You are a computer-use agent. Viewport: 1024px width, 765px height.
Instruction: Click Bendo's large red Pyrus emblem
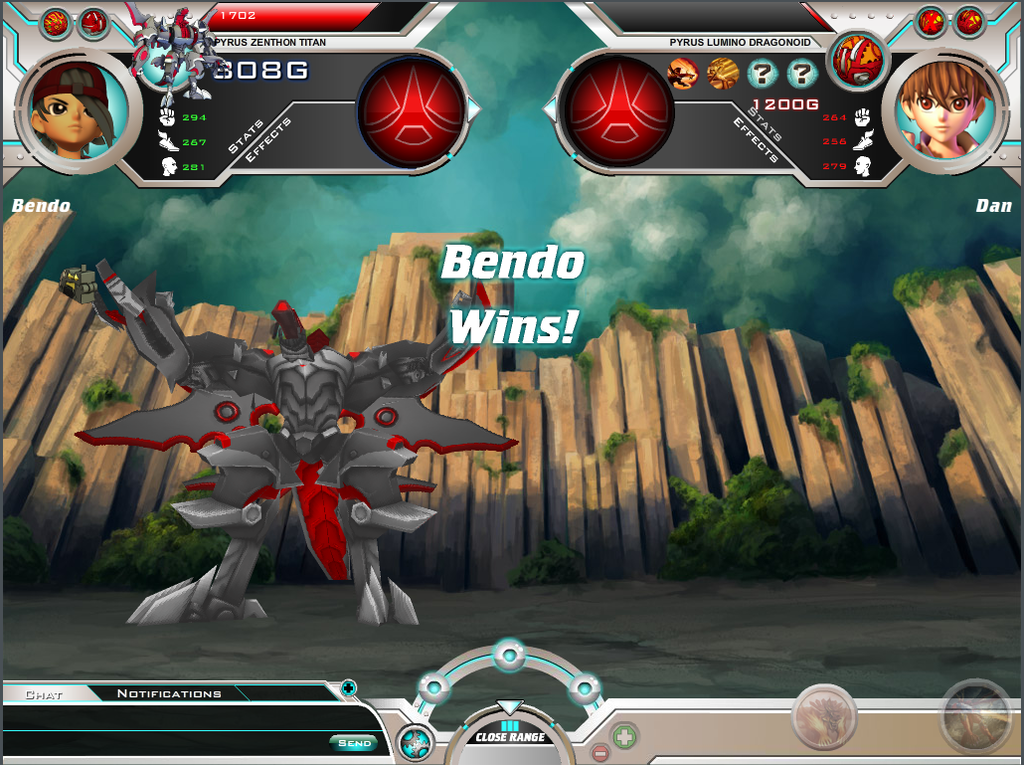pyautogui.click(x=412, y=110)
